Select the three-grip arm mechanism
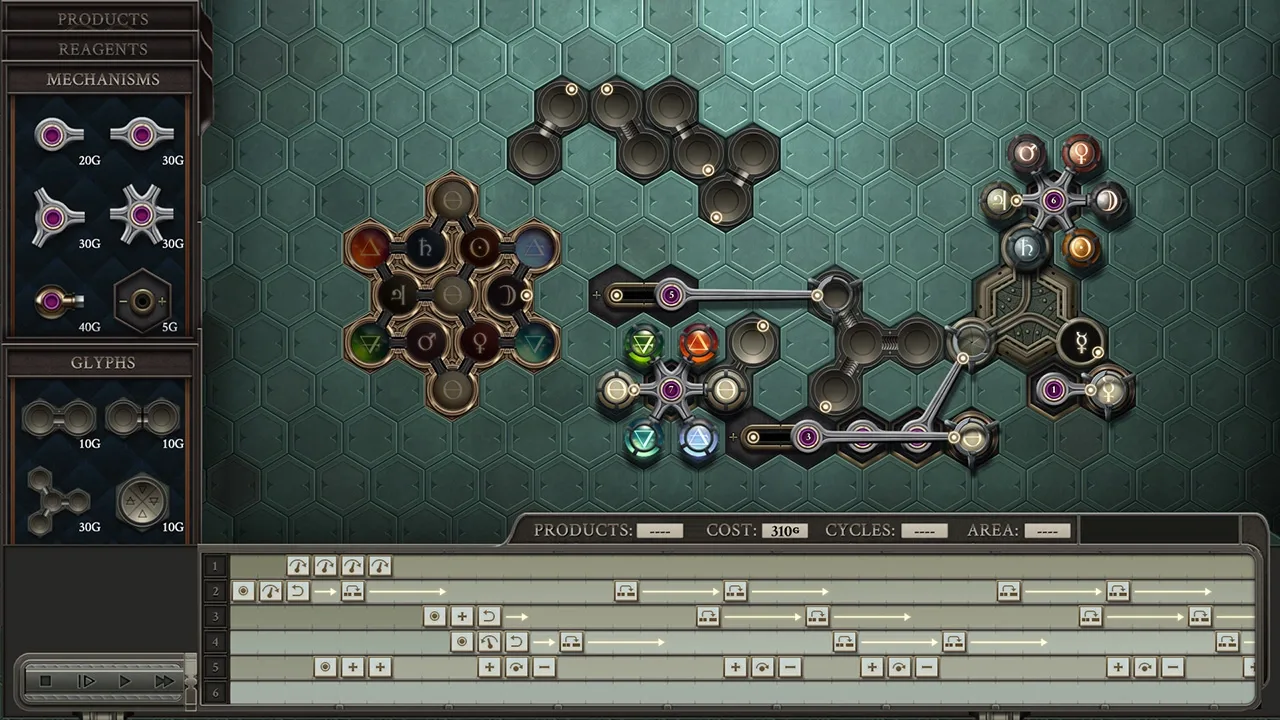Screen dimensions: 1280x720 (57, 216)
